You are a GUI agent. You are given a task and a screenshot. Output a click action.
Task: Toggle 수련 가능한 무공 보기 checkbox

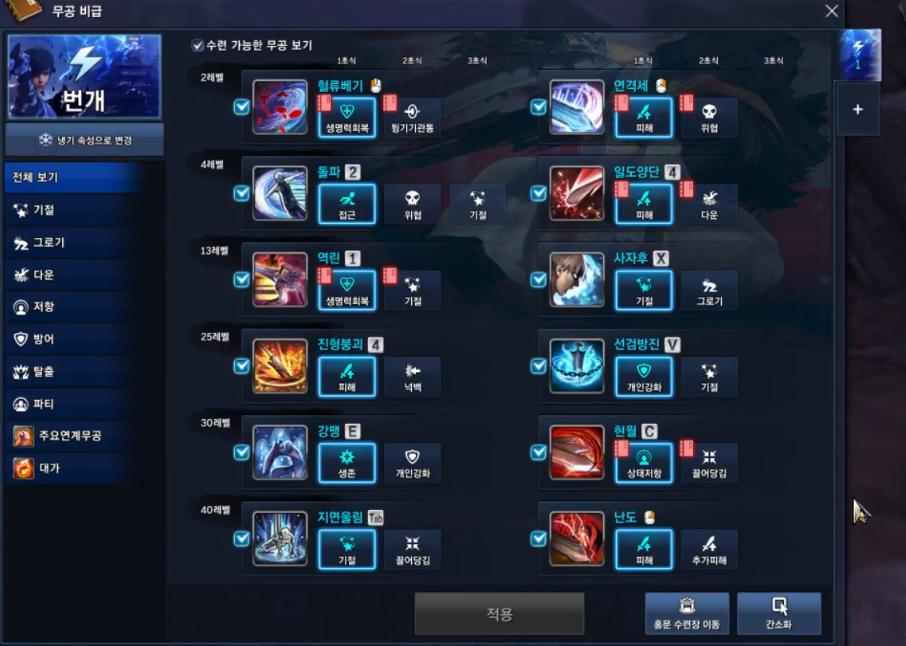(198, 46)
